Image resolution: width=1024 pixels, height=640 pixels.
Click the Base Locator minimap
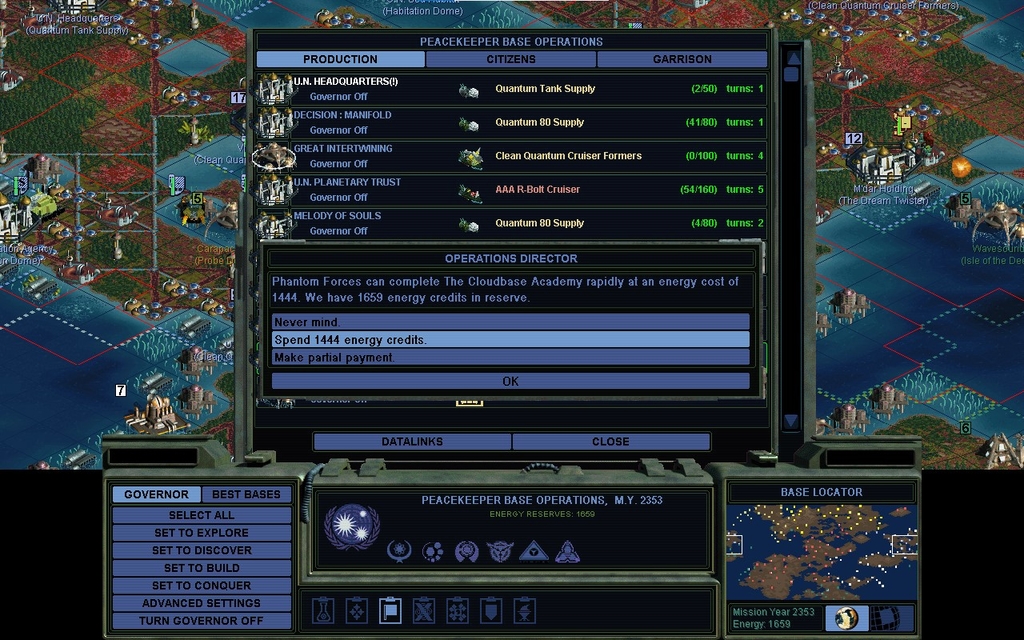(x=820, y=551)
